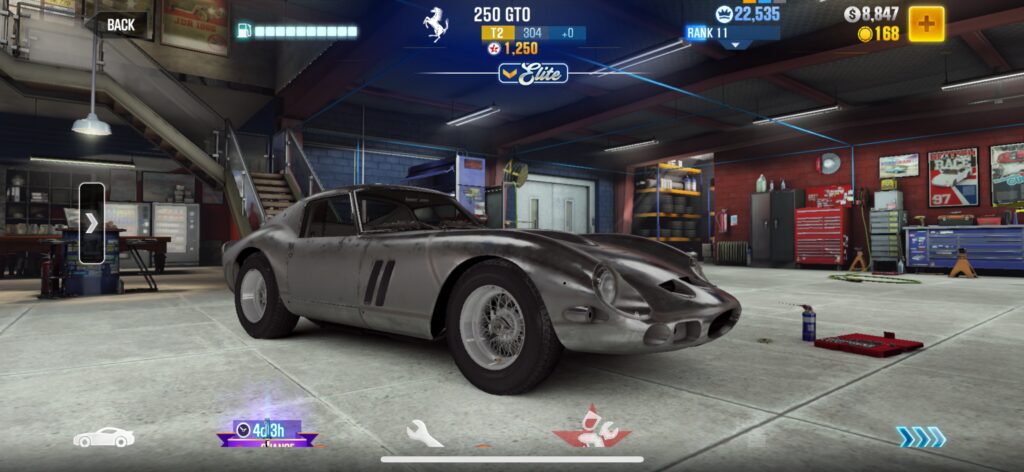Screen dimensions: 1024x472
Task: Open the Rank 11 player profile panel
Action: click(x=735, y=32)
